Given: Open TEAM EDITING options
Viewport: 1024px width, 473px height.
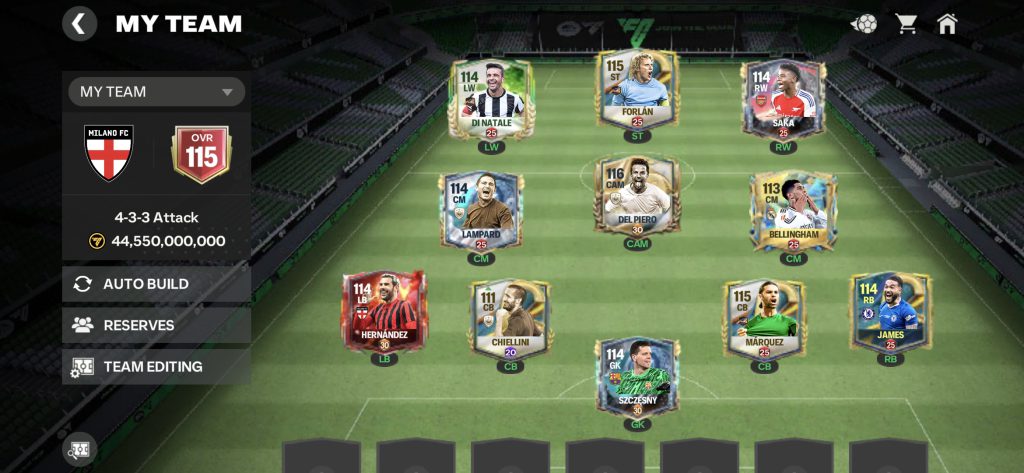Looking at the screenshot, I should pos(156,367).
